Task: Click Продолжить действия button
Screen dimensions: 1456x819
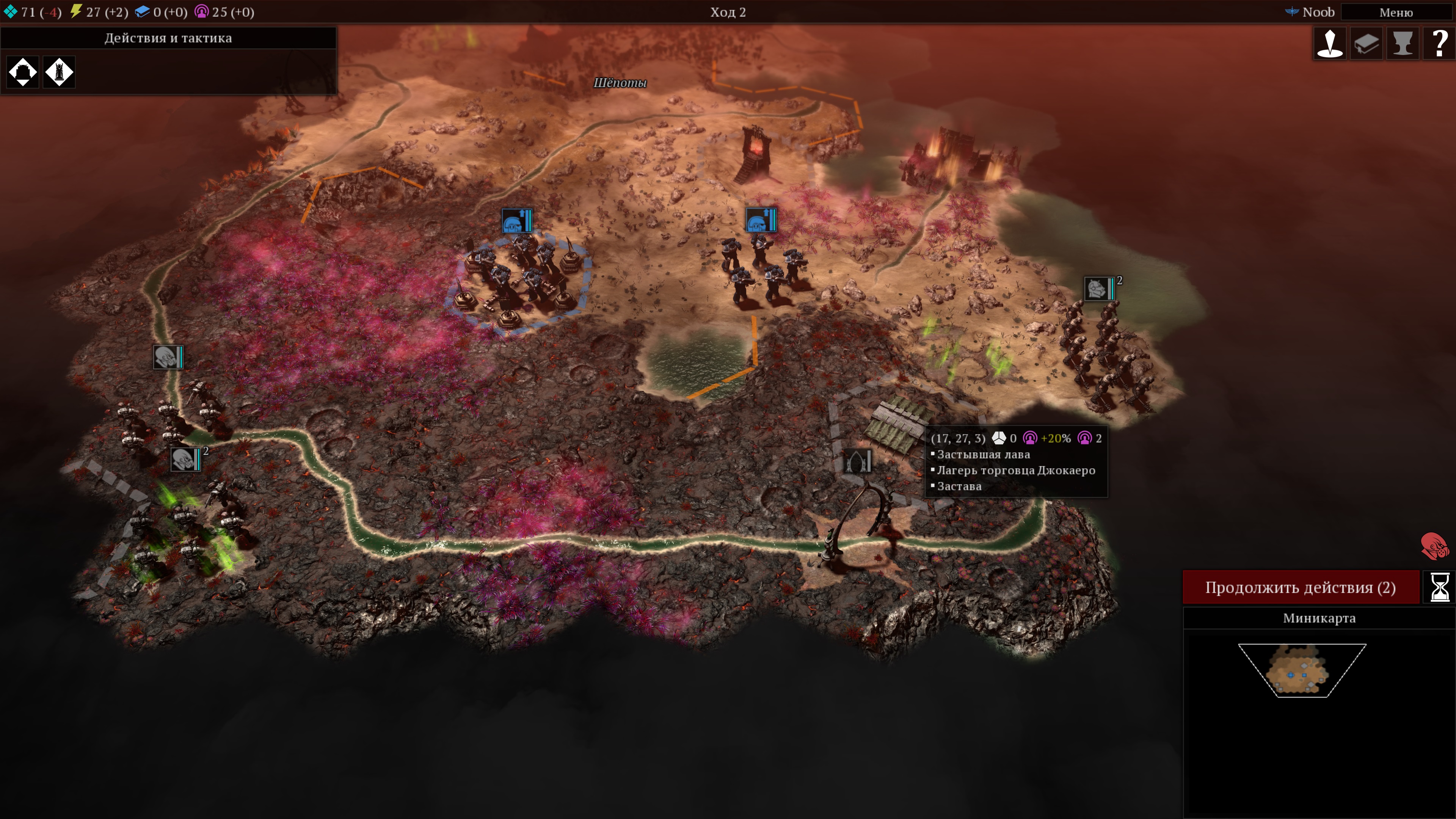Action: 1301,587
